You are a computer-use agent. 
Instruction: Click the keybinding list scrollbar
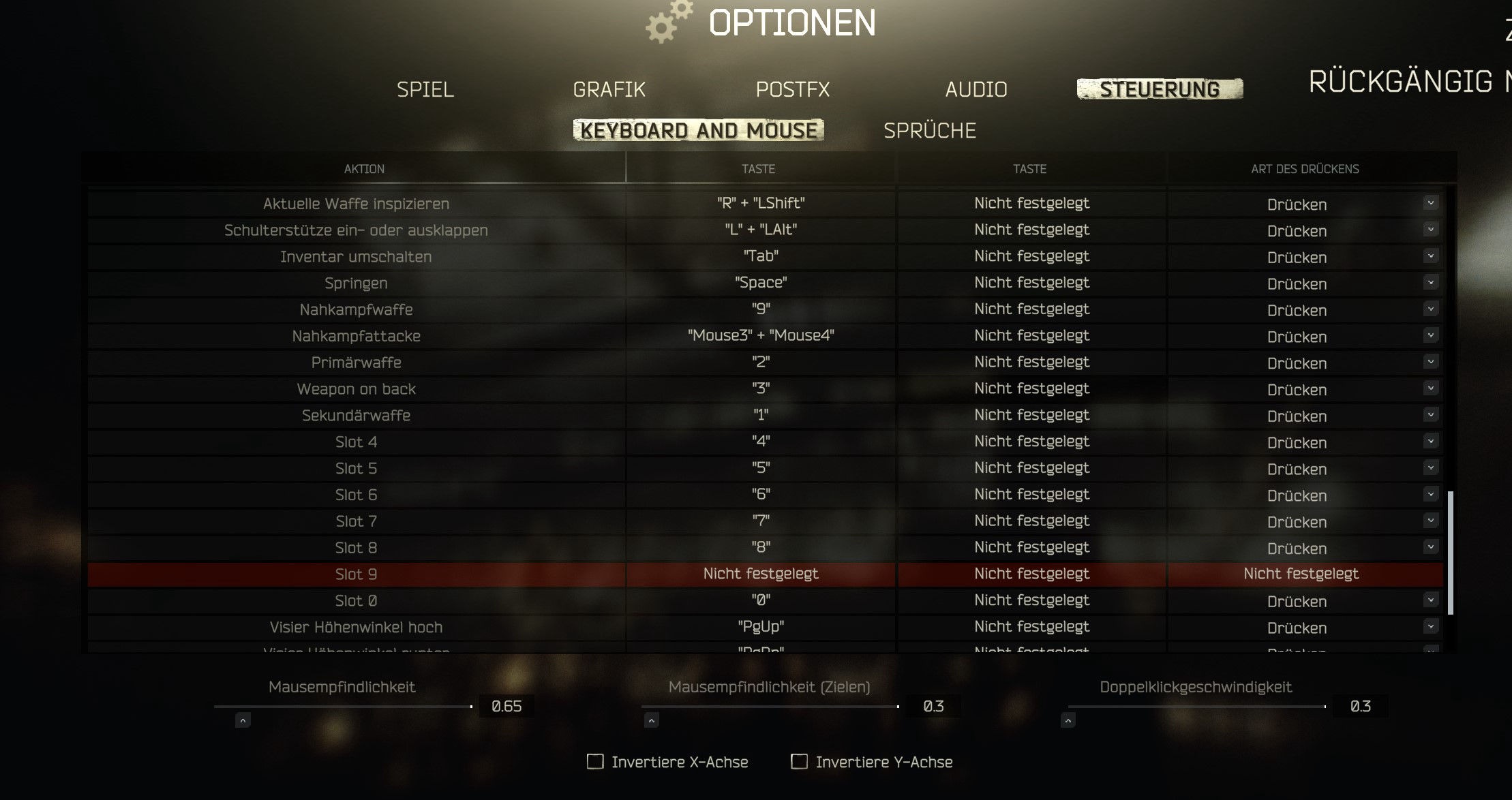1450,552
